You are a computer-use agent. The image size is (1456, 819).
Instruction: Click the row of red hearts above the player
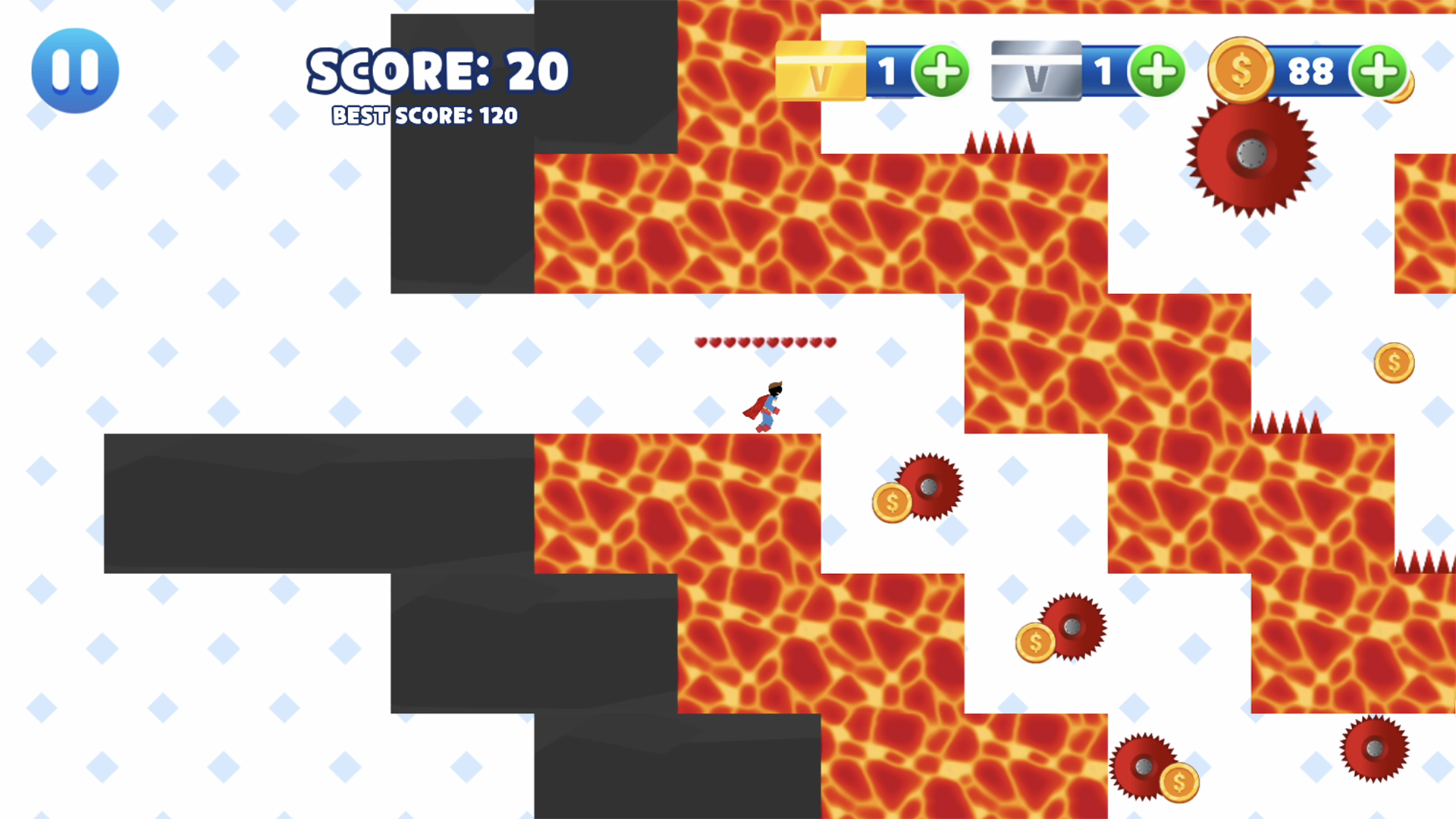point(764,342)
